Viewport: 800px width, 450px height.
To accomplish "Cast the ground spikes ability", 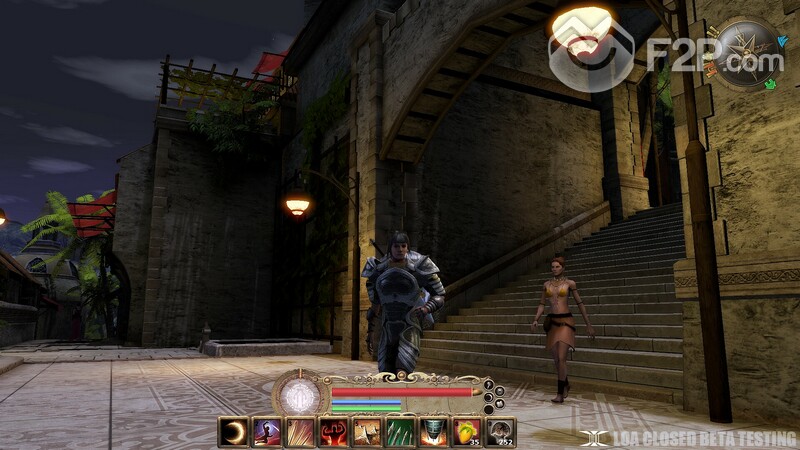I will point(367,432).
